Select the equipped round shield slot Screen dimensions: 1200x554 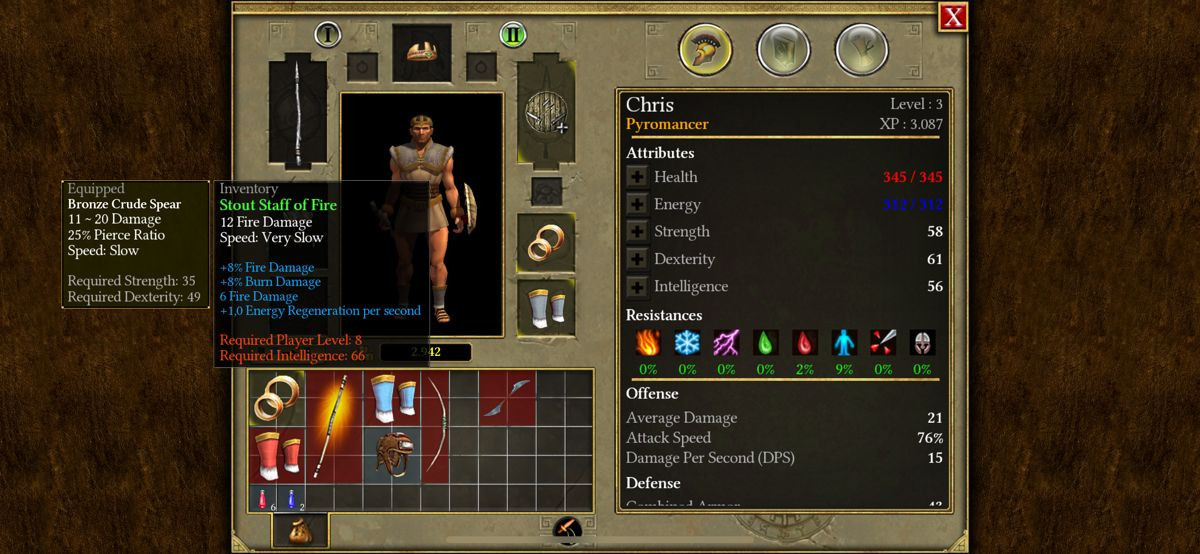(545, 115)
